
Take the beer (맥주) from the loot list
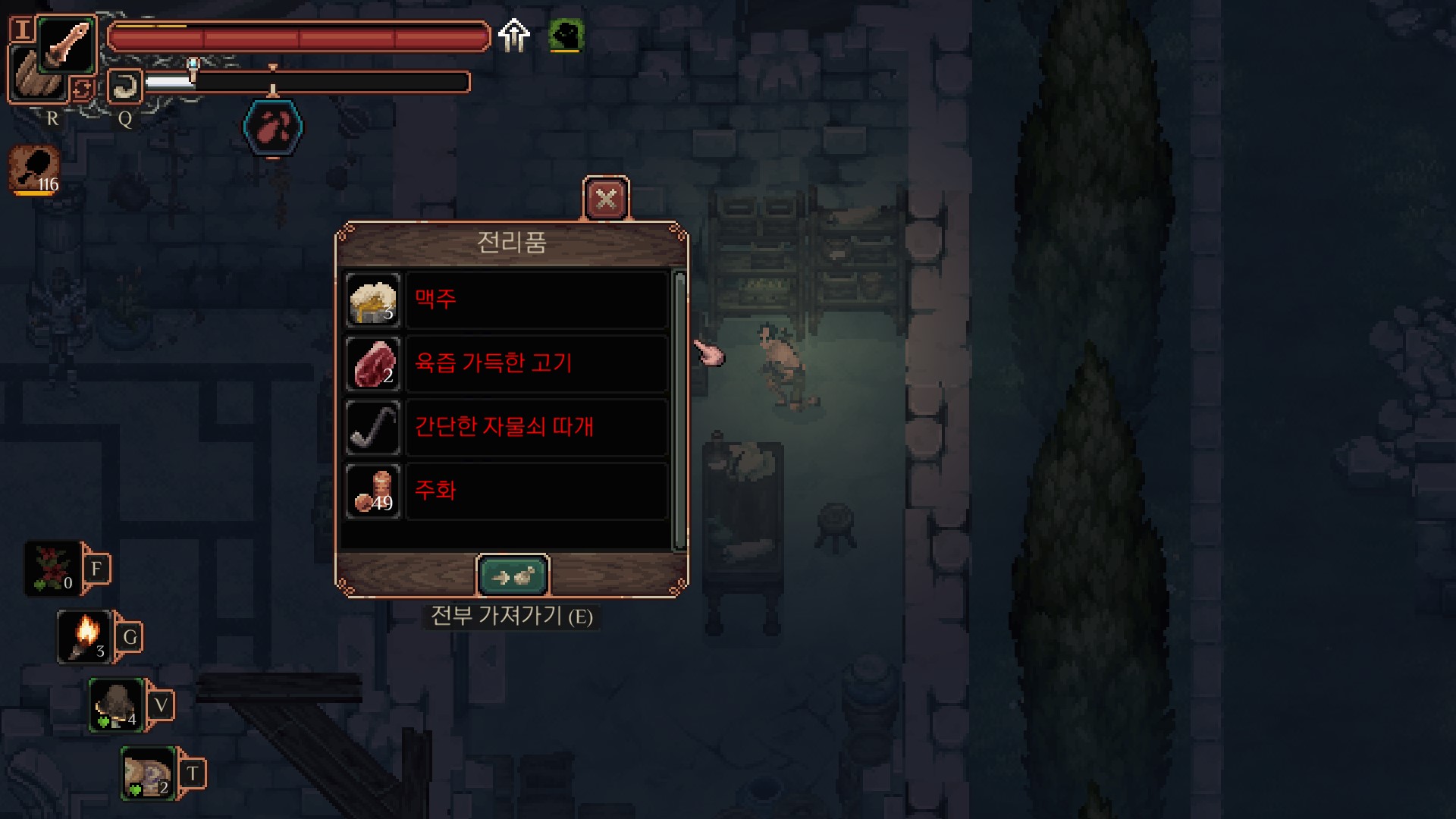[536, 300]
